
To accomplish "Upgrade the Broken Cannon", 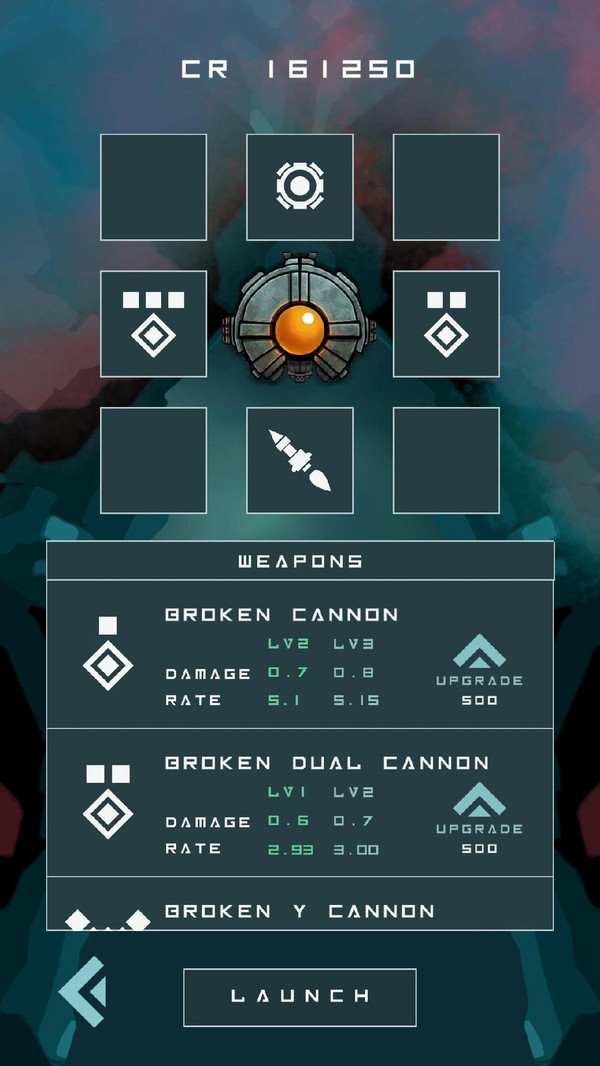I will (479, 667).
